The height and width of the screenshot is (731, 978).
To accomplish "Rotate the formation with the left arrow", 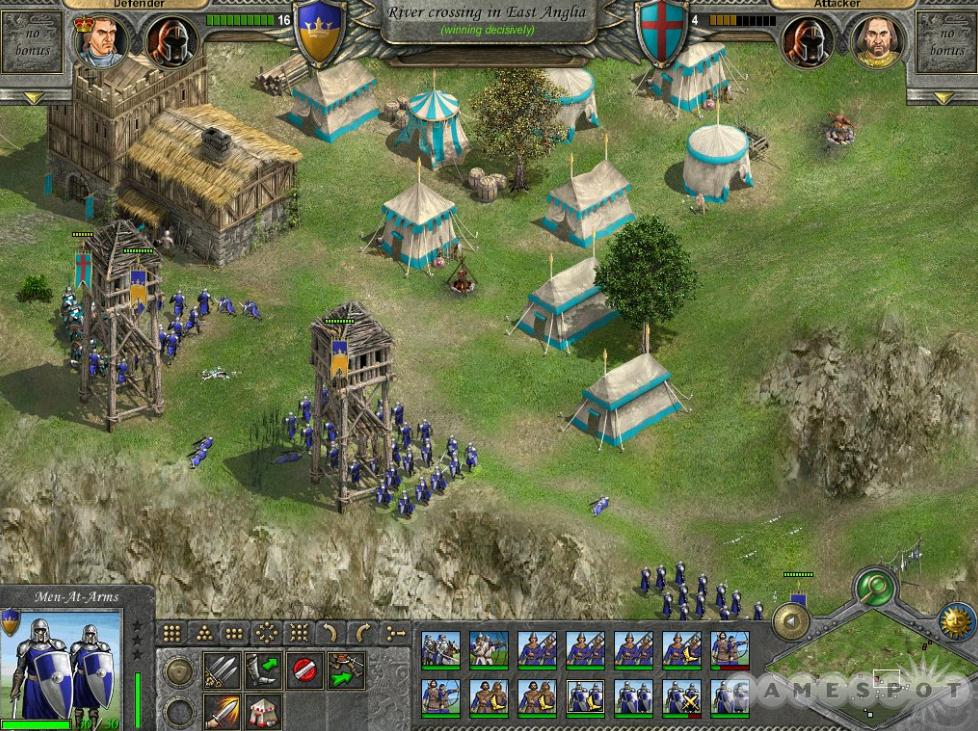I will click(x=330, y=633).
